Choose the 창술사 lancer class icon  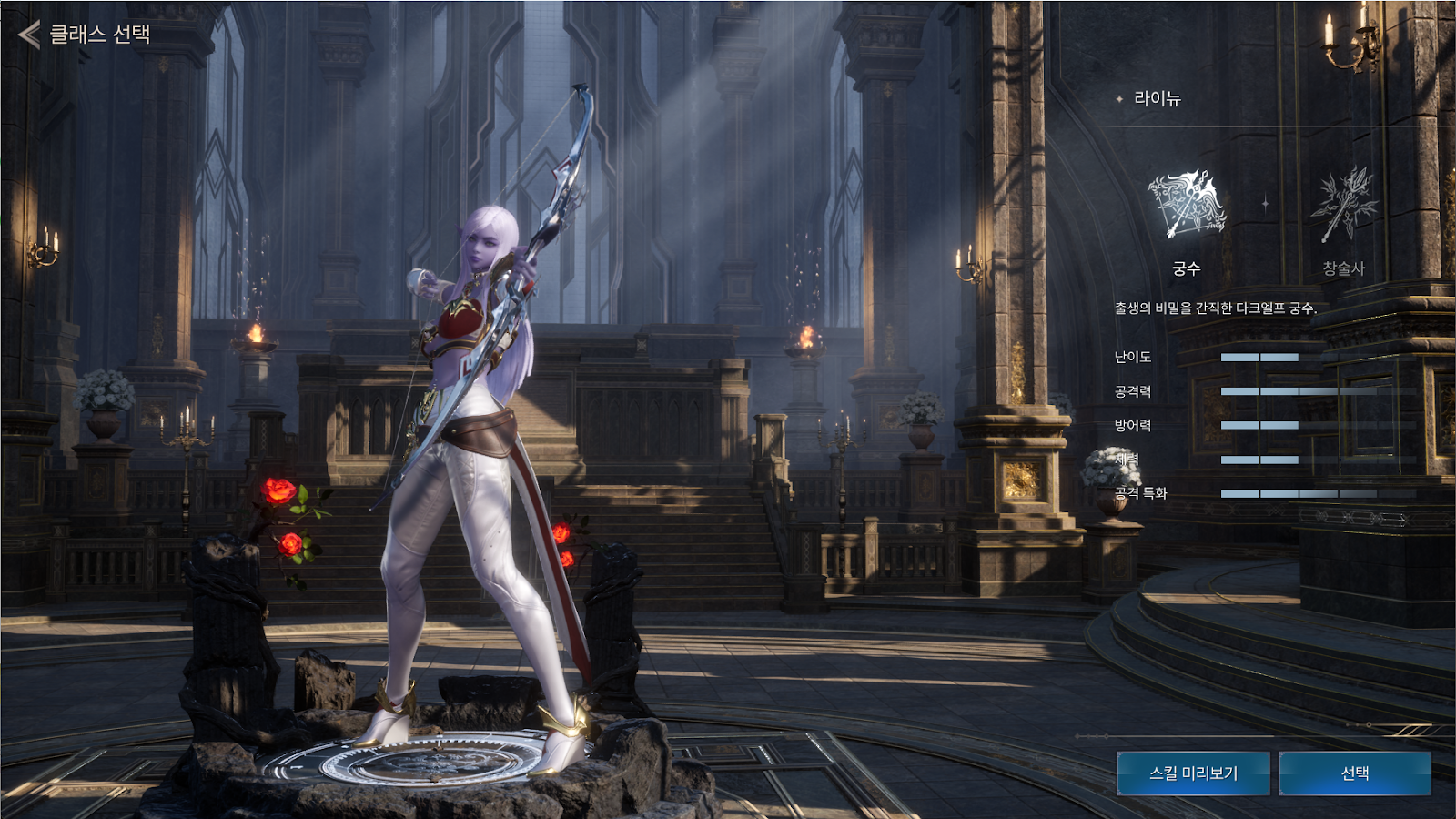[x=1343, y=207]
